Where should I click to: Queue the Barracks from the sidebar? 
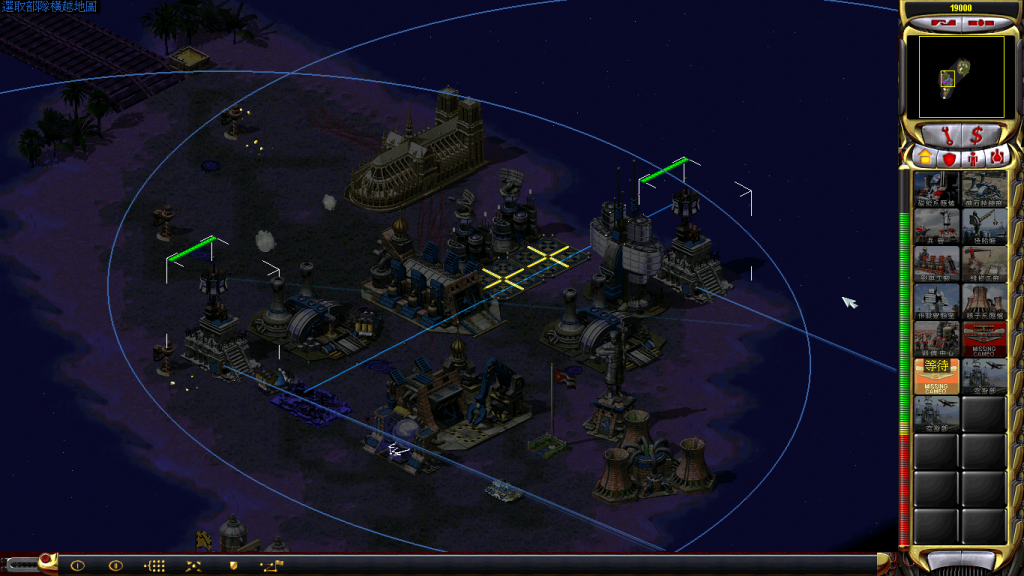(x=937, y=225)
